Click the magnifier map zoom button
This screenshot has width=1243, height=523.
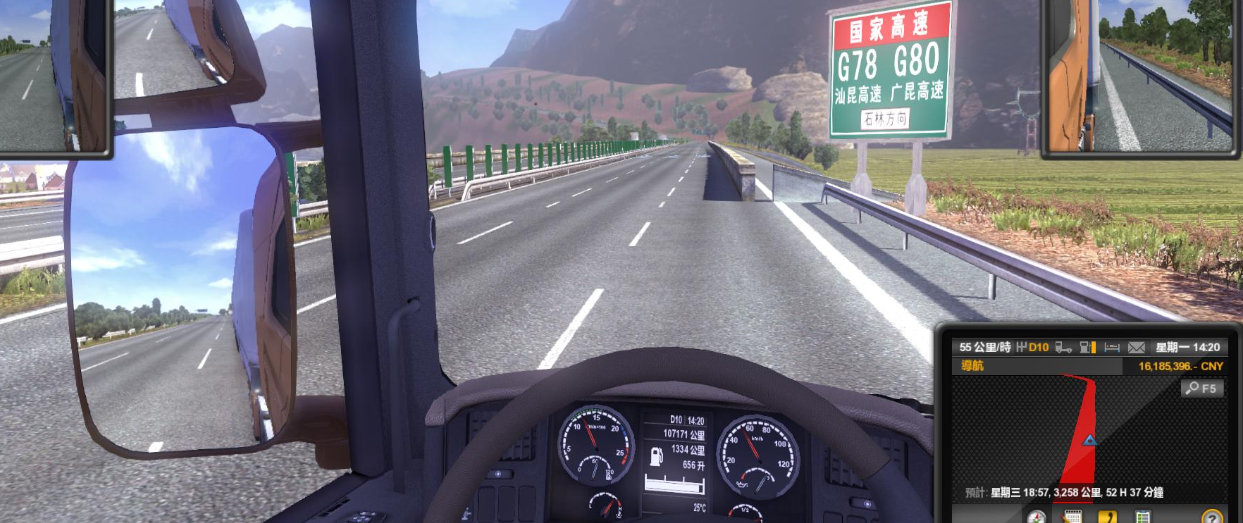coord(1203,388)
